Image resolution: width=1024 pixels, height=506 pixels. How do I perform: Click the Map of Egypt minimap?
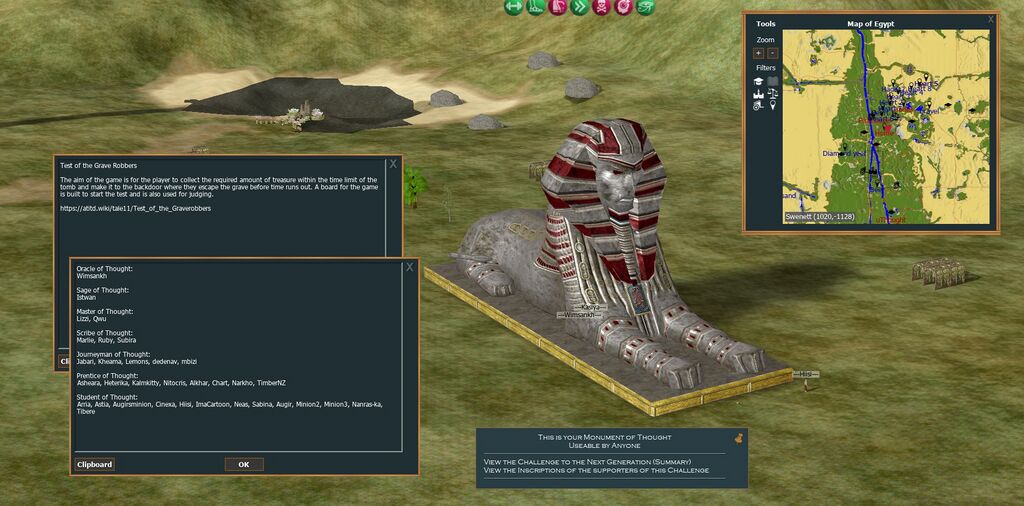pyautogui.click(x=885, y=125)
